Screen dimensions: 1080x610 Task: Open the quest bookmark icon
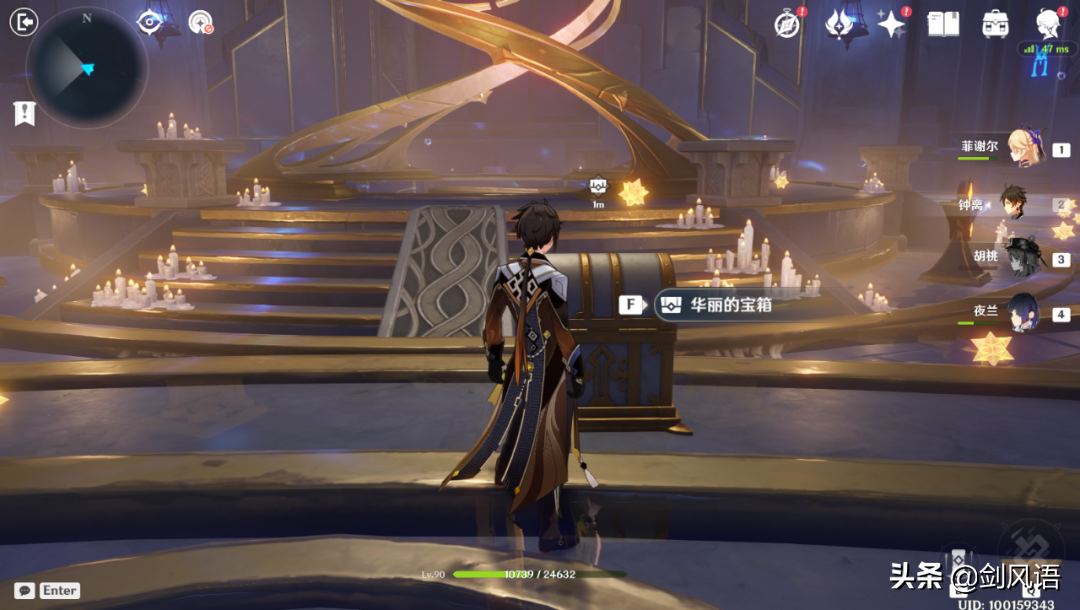pyautogui.click(x=24, y=113)
